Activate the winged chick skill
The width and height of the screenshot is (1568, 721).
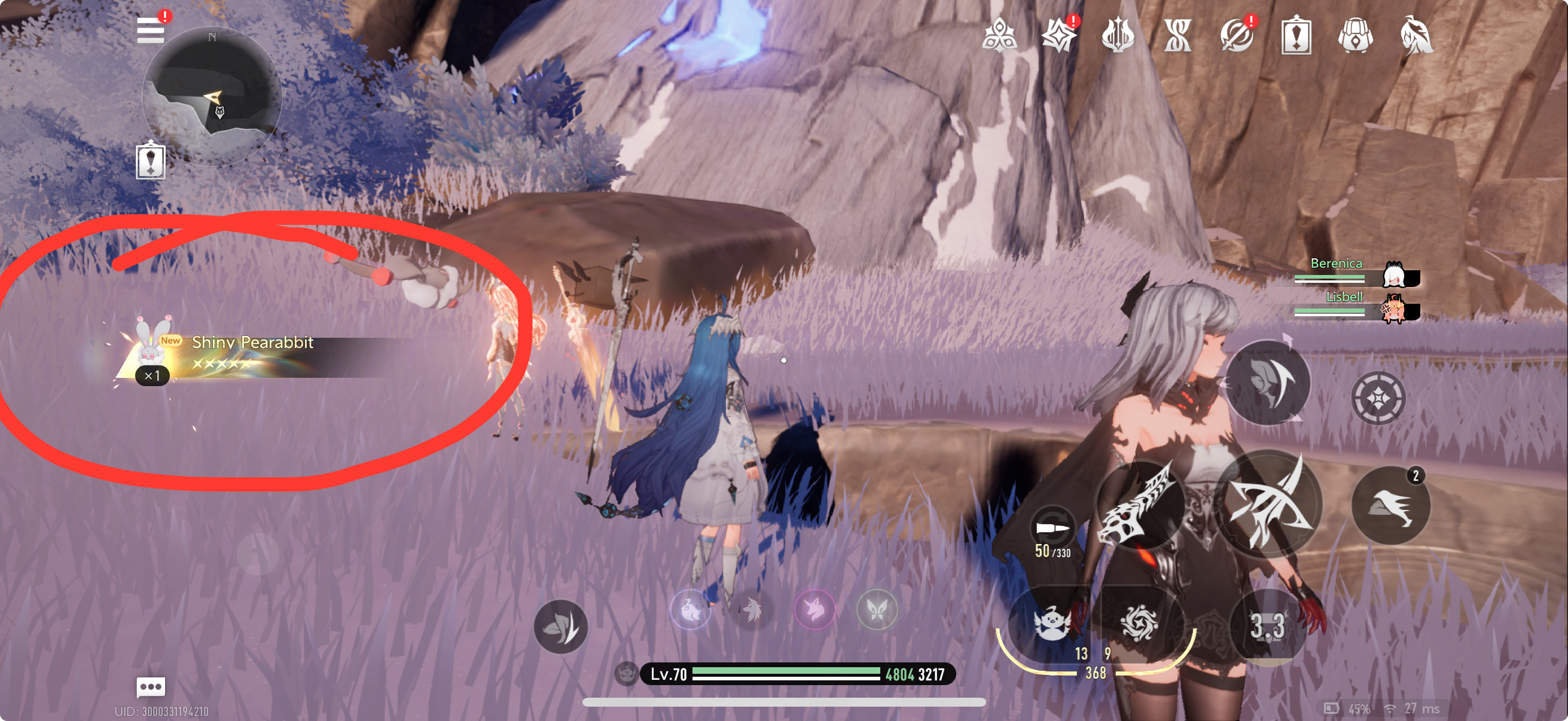coord(1051,624)
